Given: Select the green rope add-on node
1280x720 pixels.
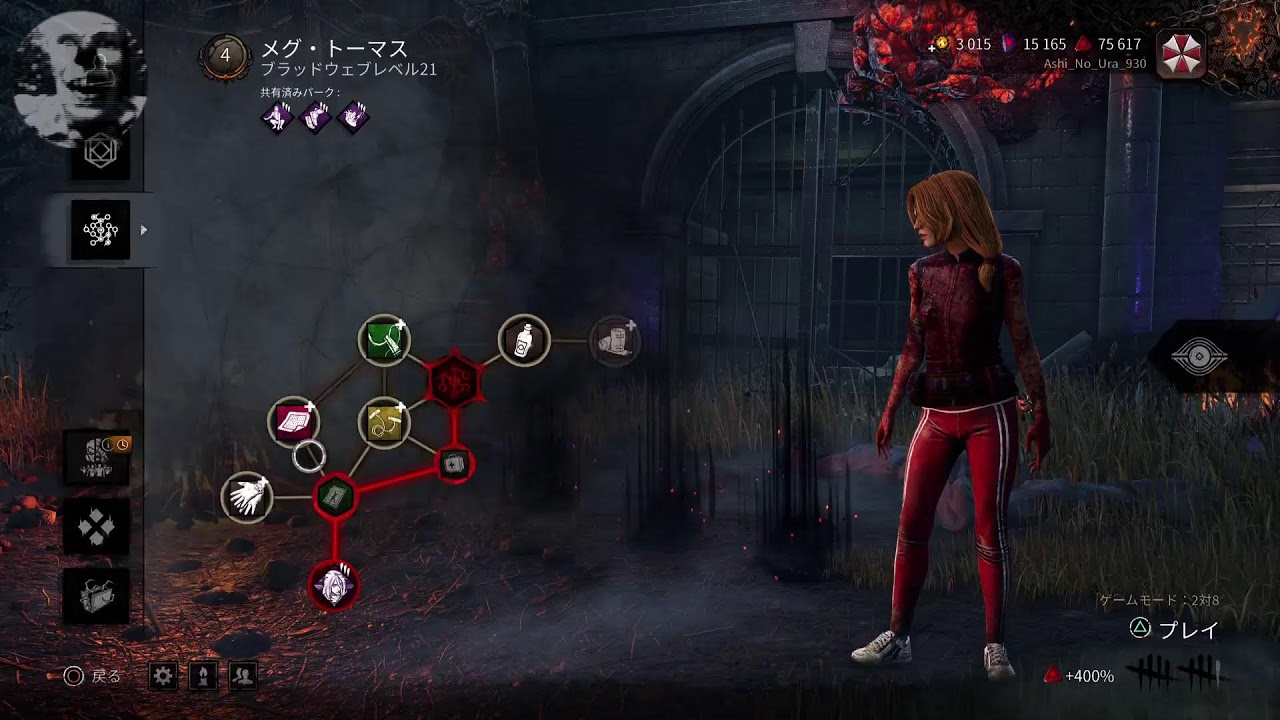Looking at the screenshot, I should (384, 340).
